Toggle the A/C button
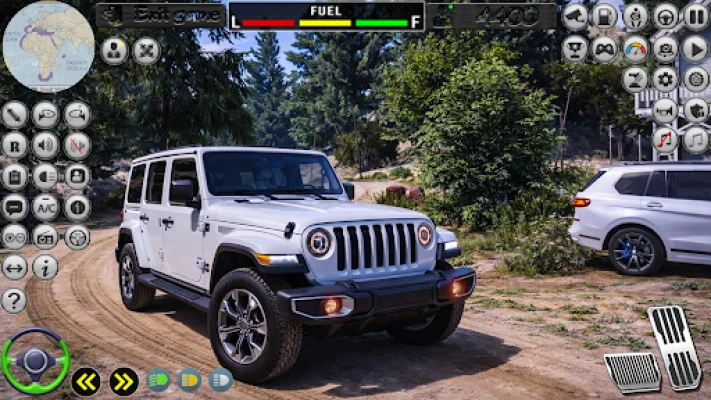Image resolution: width=711 pixels, height=400 pixels. coord(45,207)
